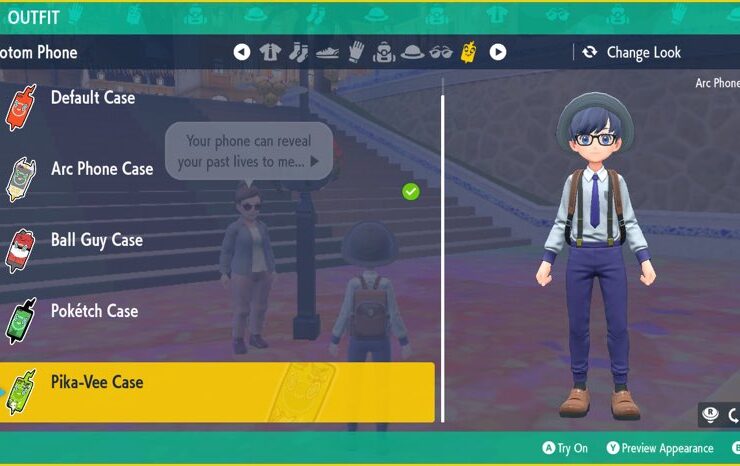Click the right arrow of the category selector
Screen dimensions: 740x466
pyautogui.click(x=497, y=52)
